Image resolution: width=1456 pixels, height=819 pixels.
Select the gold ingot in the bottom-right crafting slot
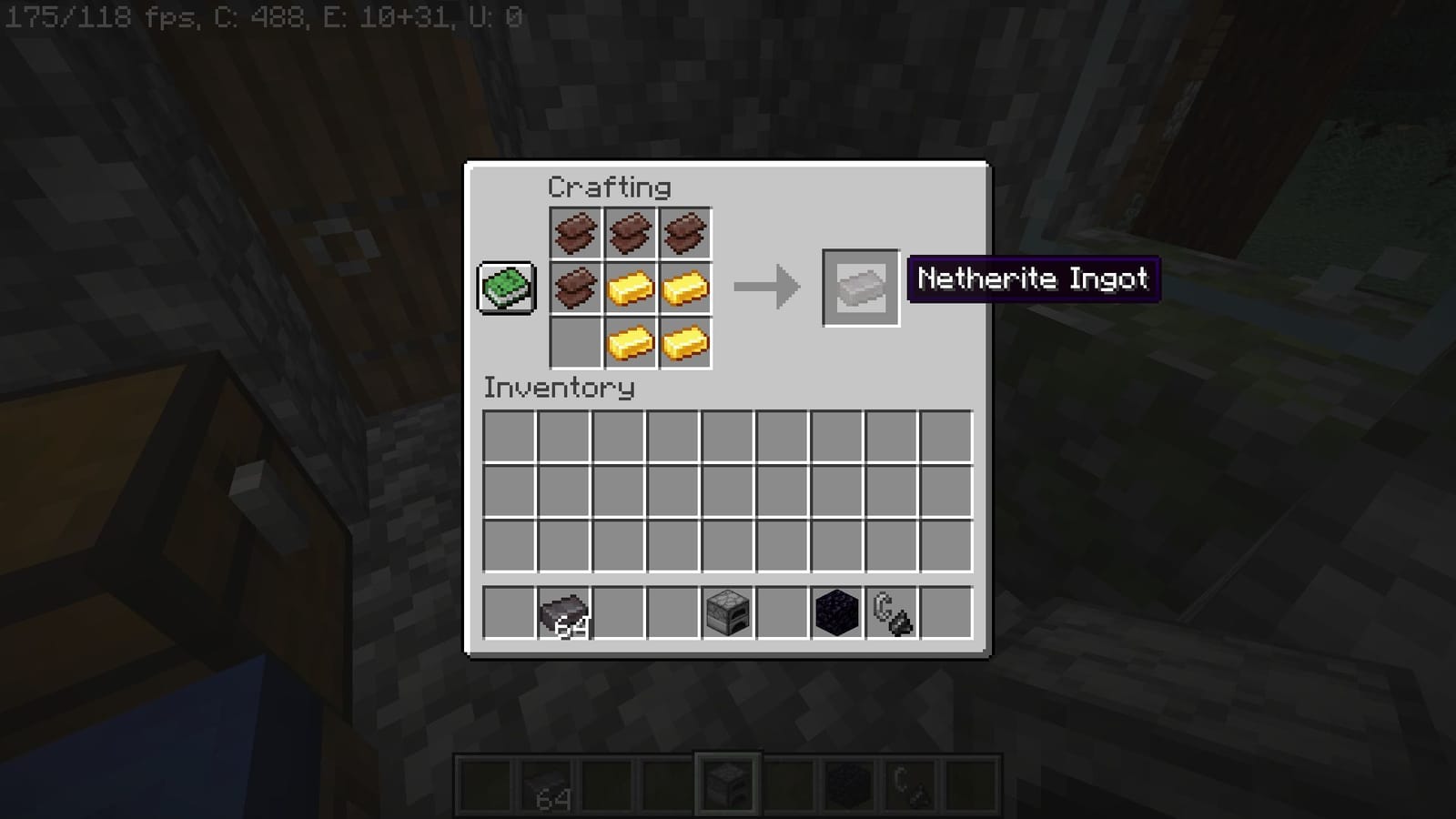683,342
